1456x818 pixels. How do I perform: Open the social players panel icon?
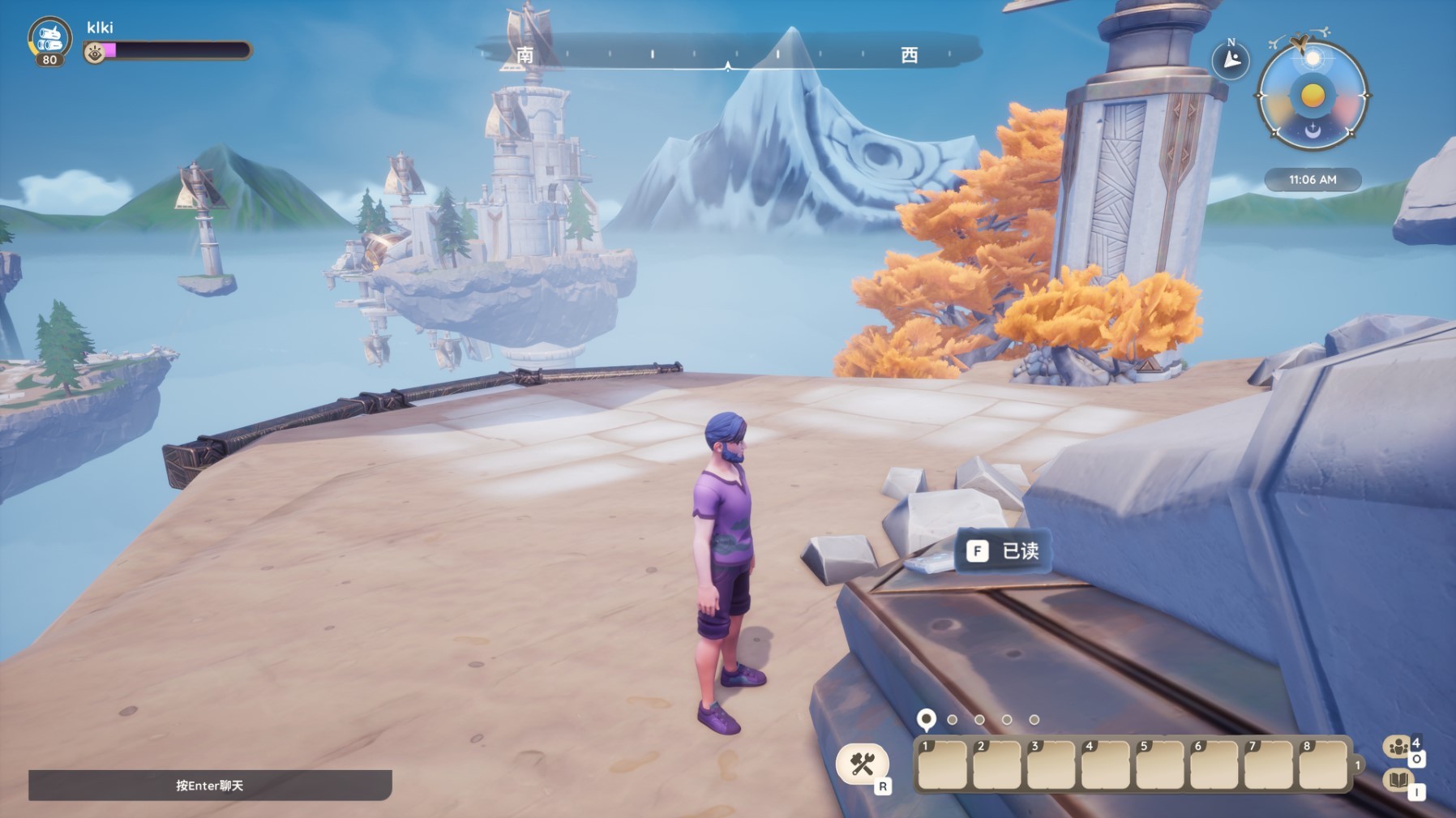(x=1398, y=746)
